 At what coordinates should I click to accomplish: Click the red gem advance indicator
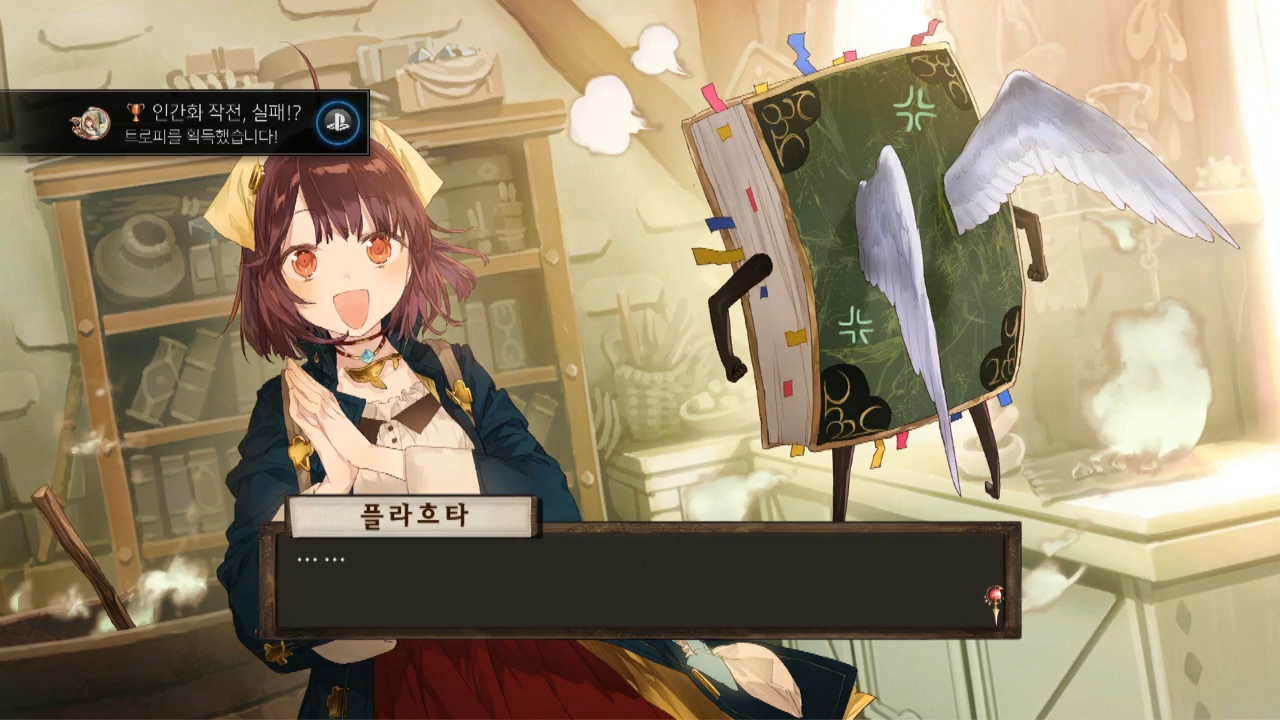(x=994, y=600)
